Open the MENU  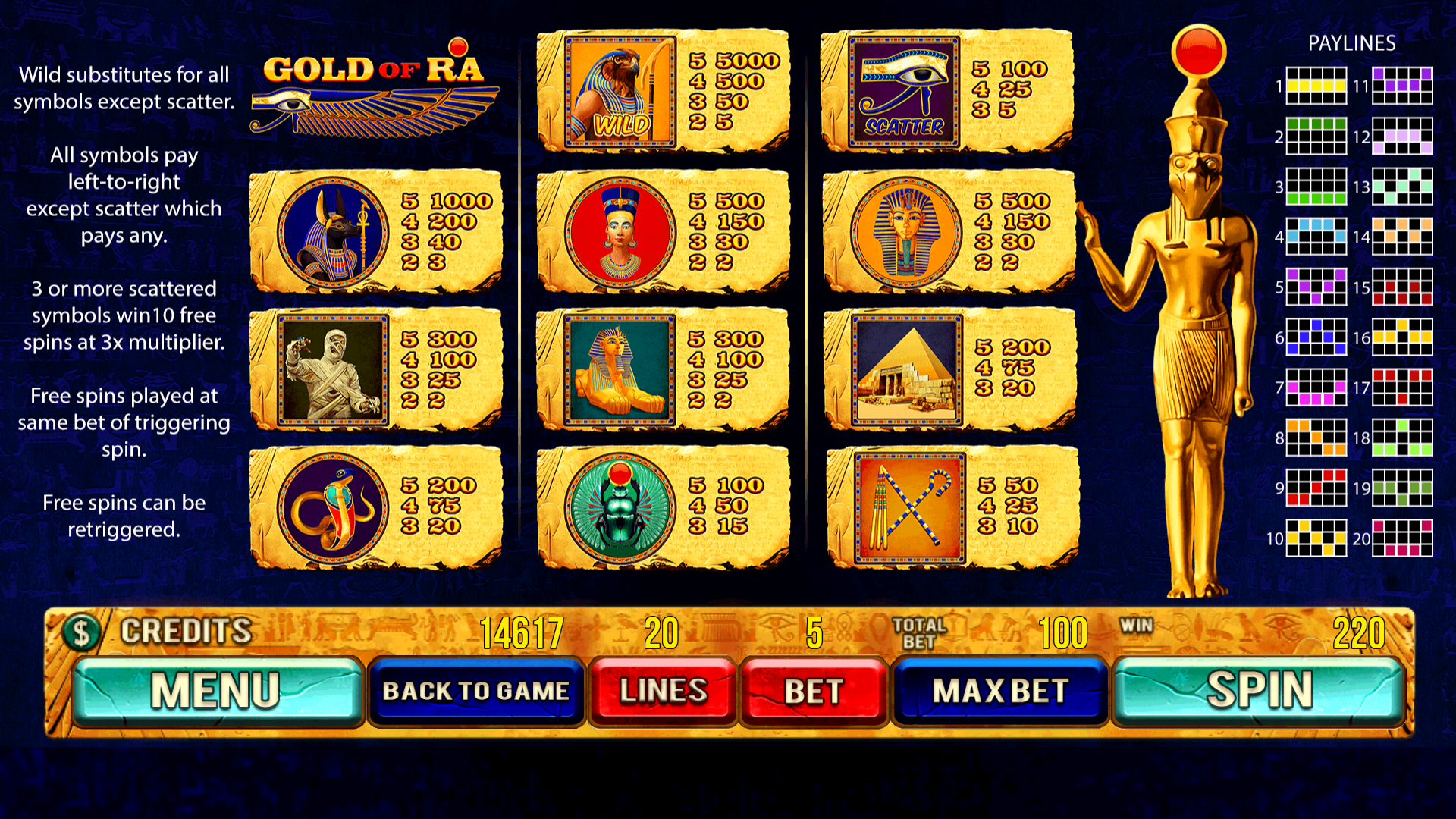pos(216,691)
